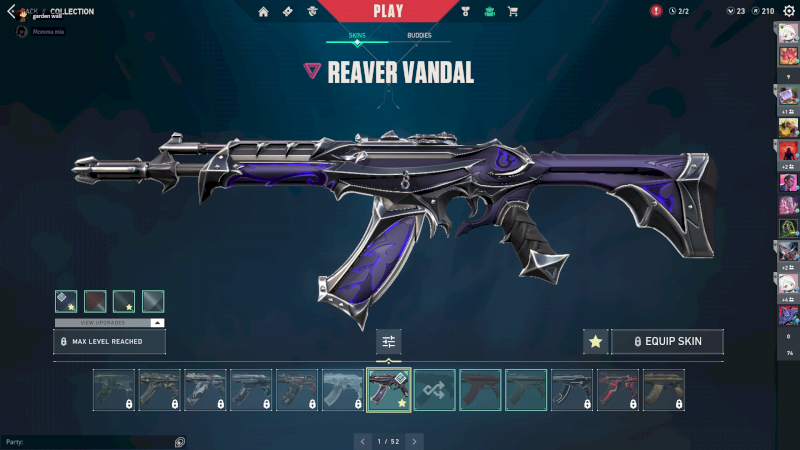
Task: Select the red skin variant swatch
Action: click(x=95, y=301)
